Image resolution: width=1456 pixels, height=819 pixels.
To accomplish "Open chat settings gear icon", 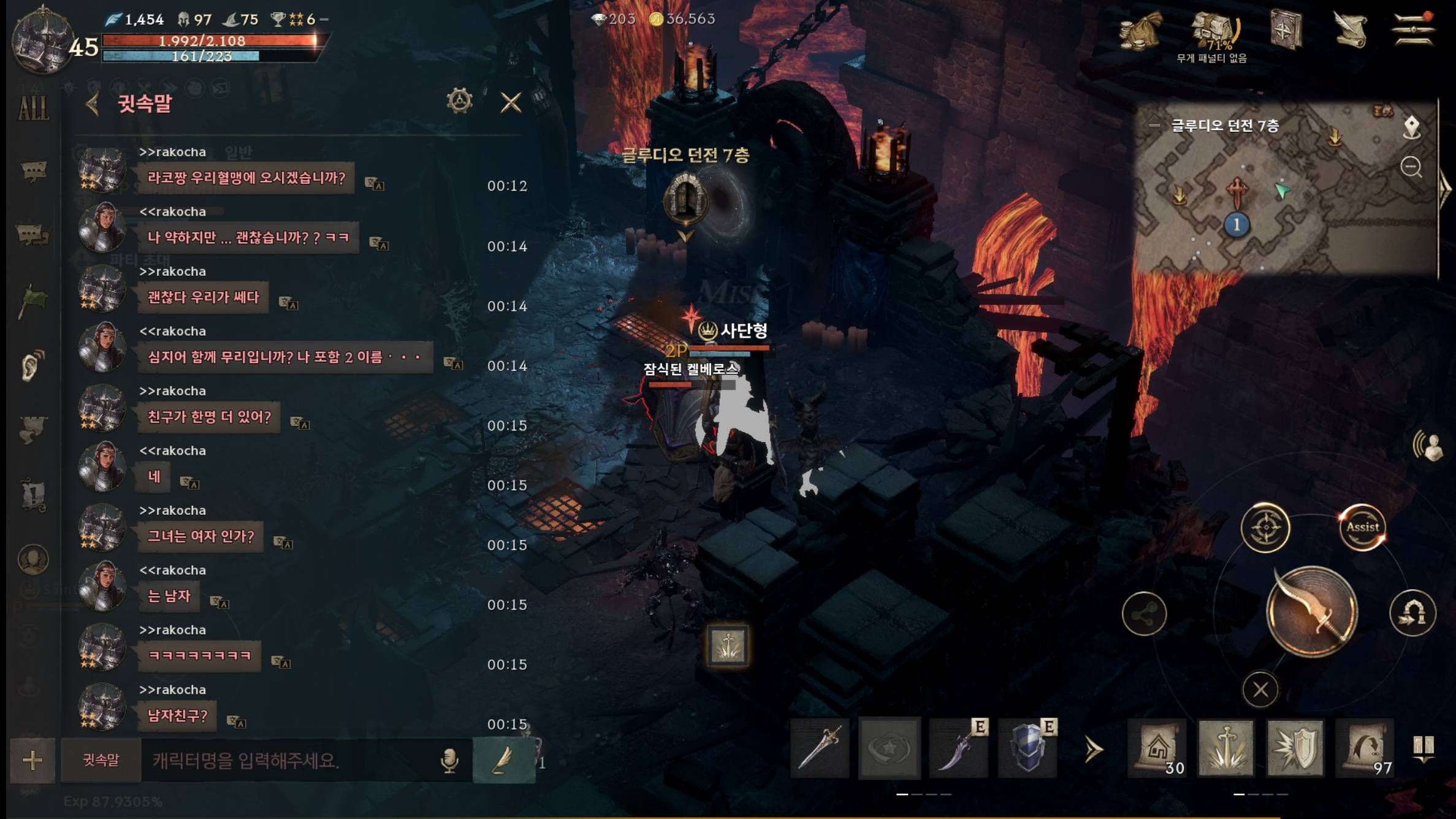I will point(459,101).
